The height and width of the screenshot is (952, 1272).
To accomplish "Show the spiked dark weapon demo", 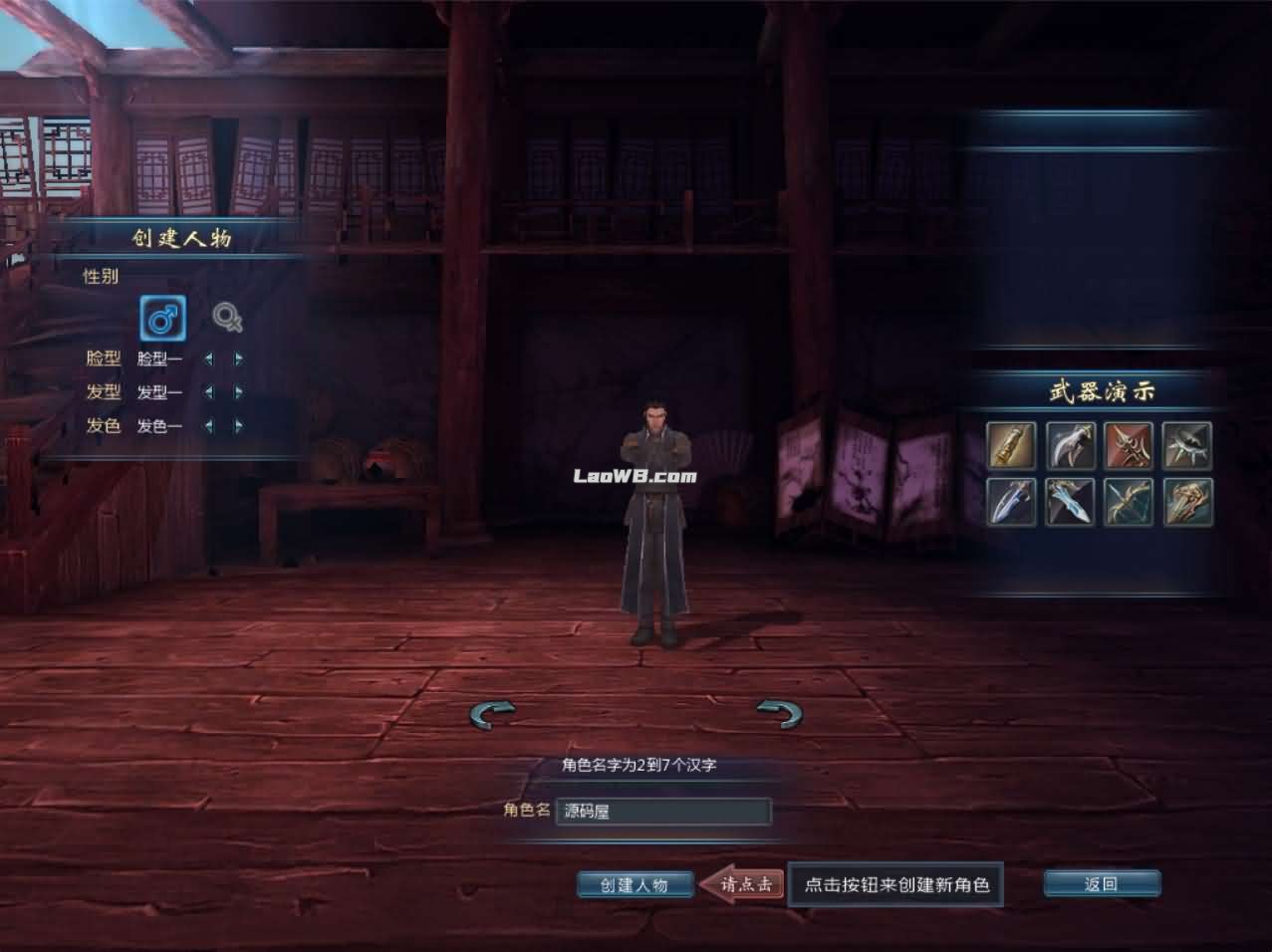I will coord(1187,444).
